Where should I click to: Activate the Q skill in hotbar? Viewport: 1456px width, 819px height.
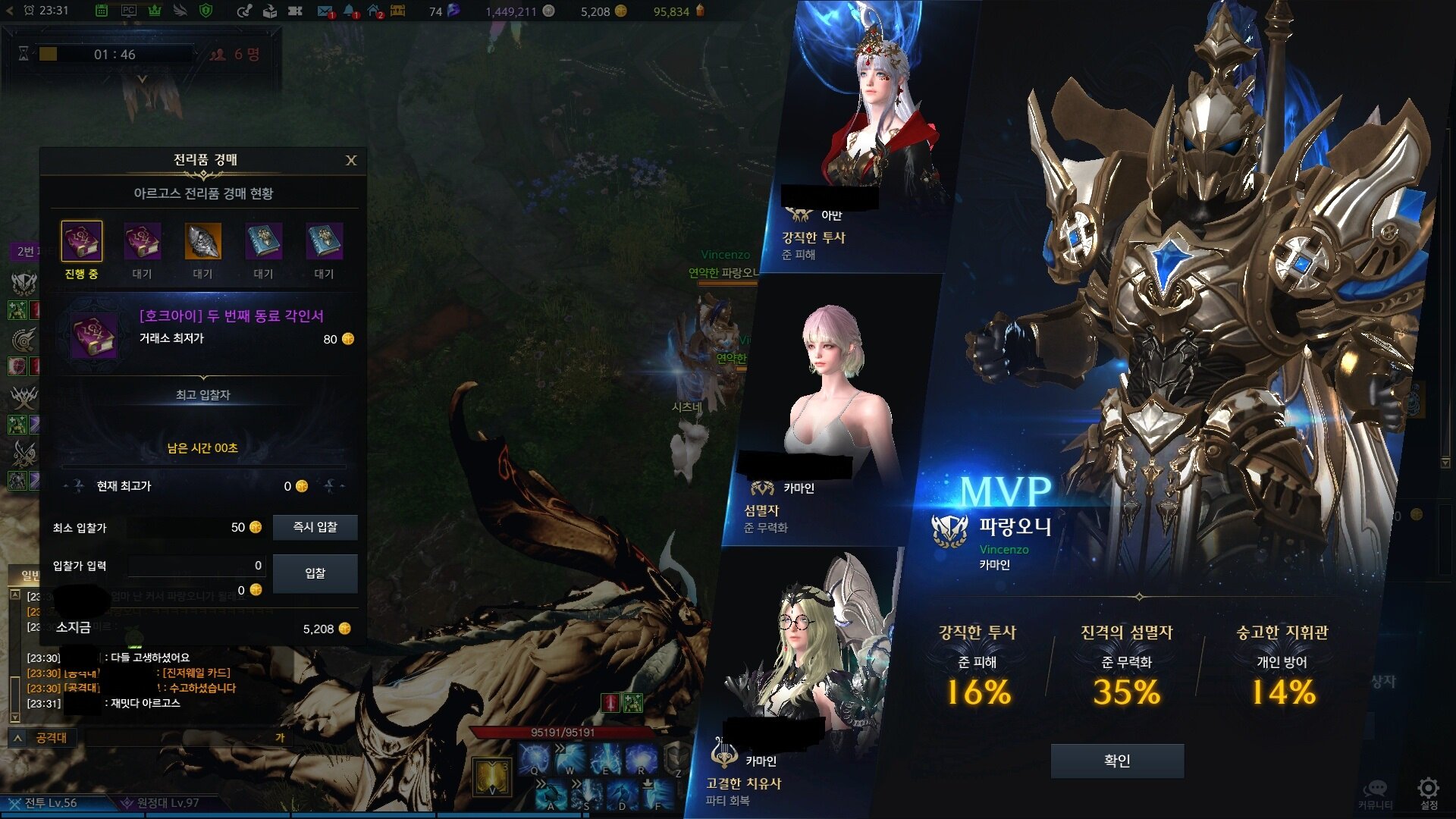pyautogui.click(x=535, y=758)
